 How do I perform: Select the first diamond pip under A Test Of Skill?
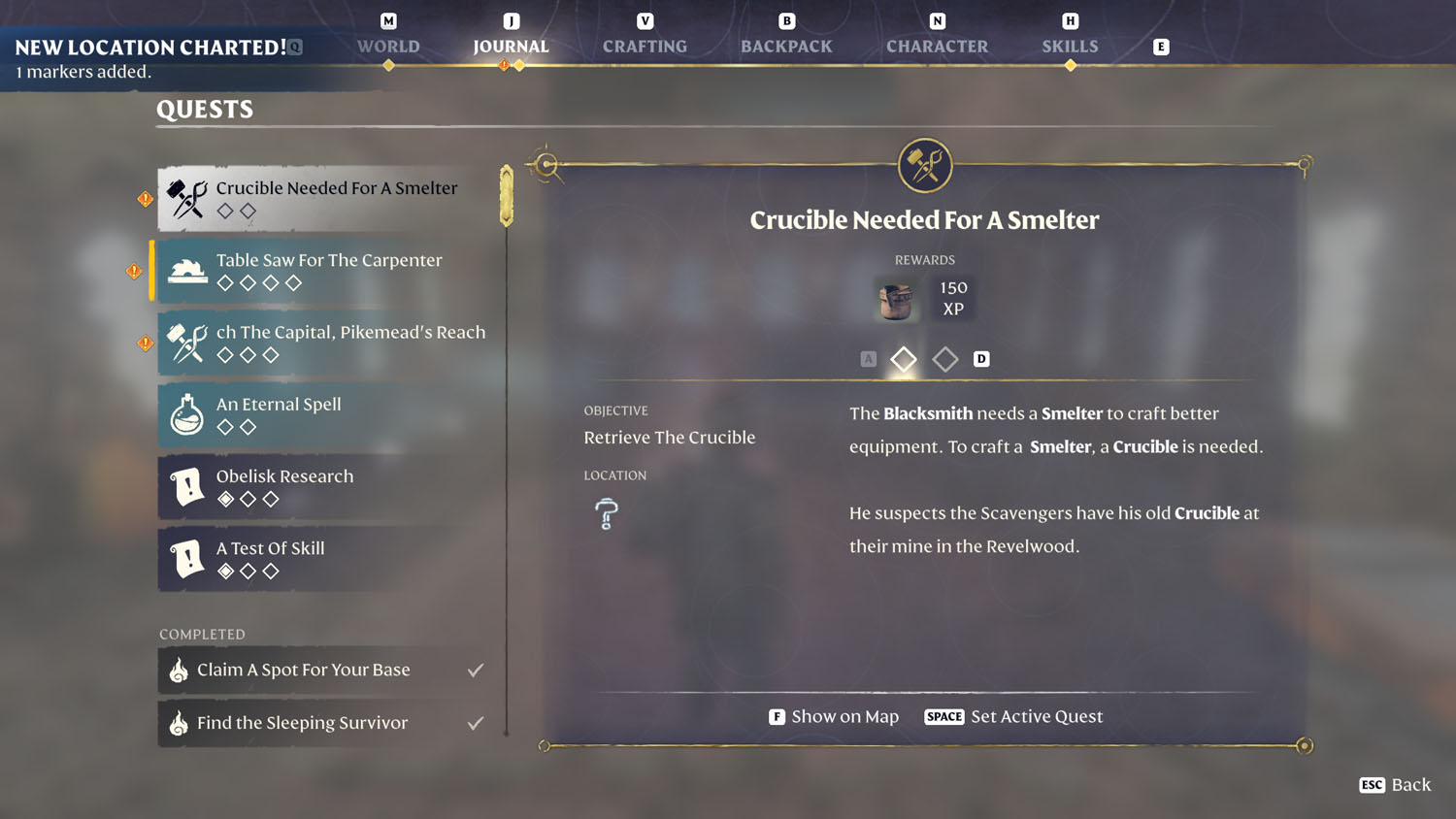pyautogui.click(x=224, y=572)
